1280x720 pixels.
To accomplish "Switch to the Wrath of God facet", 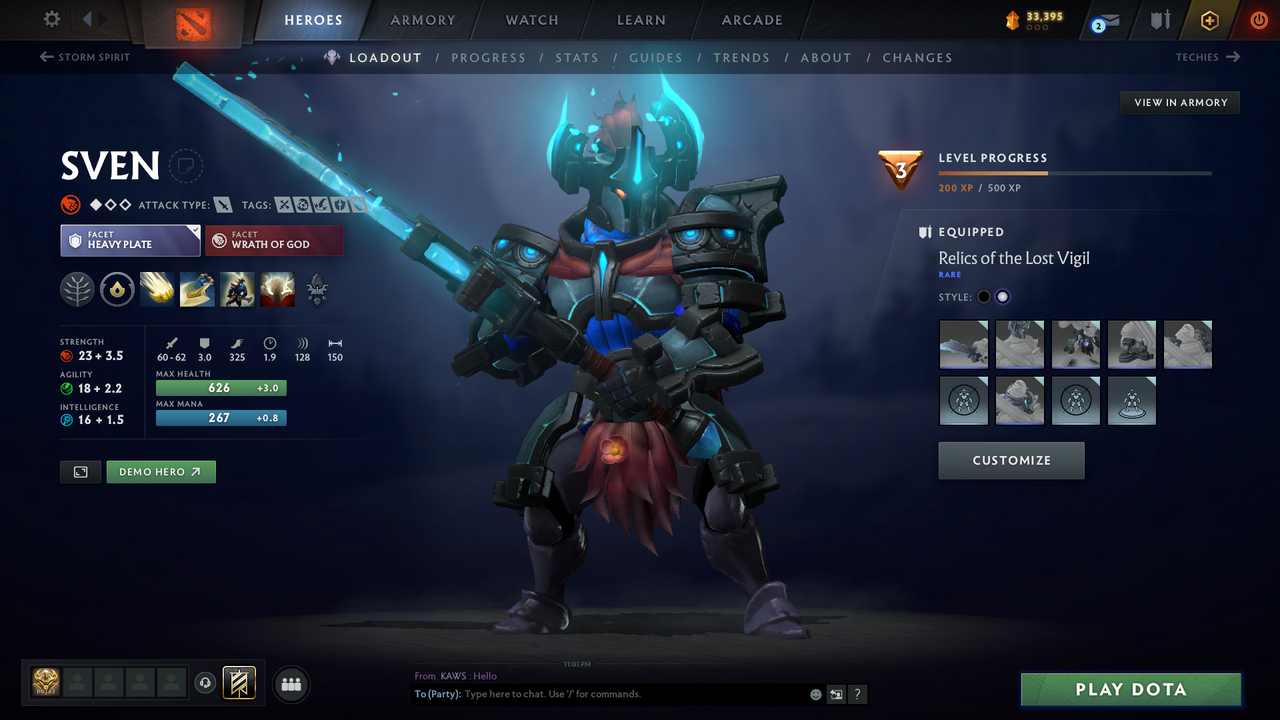I will pyautogui.click(x=274, y=240).
